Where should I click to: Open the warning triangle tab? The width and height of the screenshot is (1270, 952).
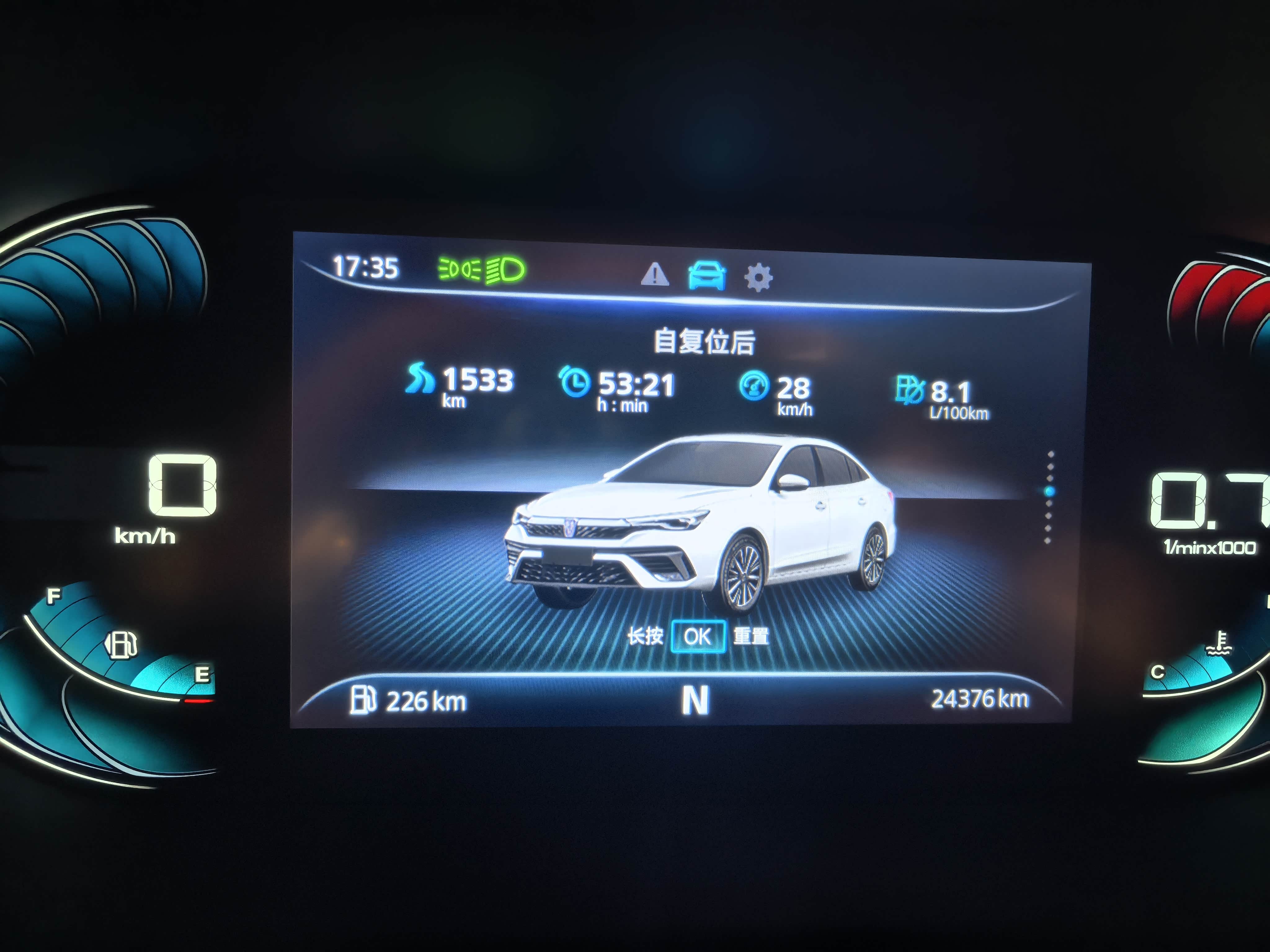655,274
